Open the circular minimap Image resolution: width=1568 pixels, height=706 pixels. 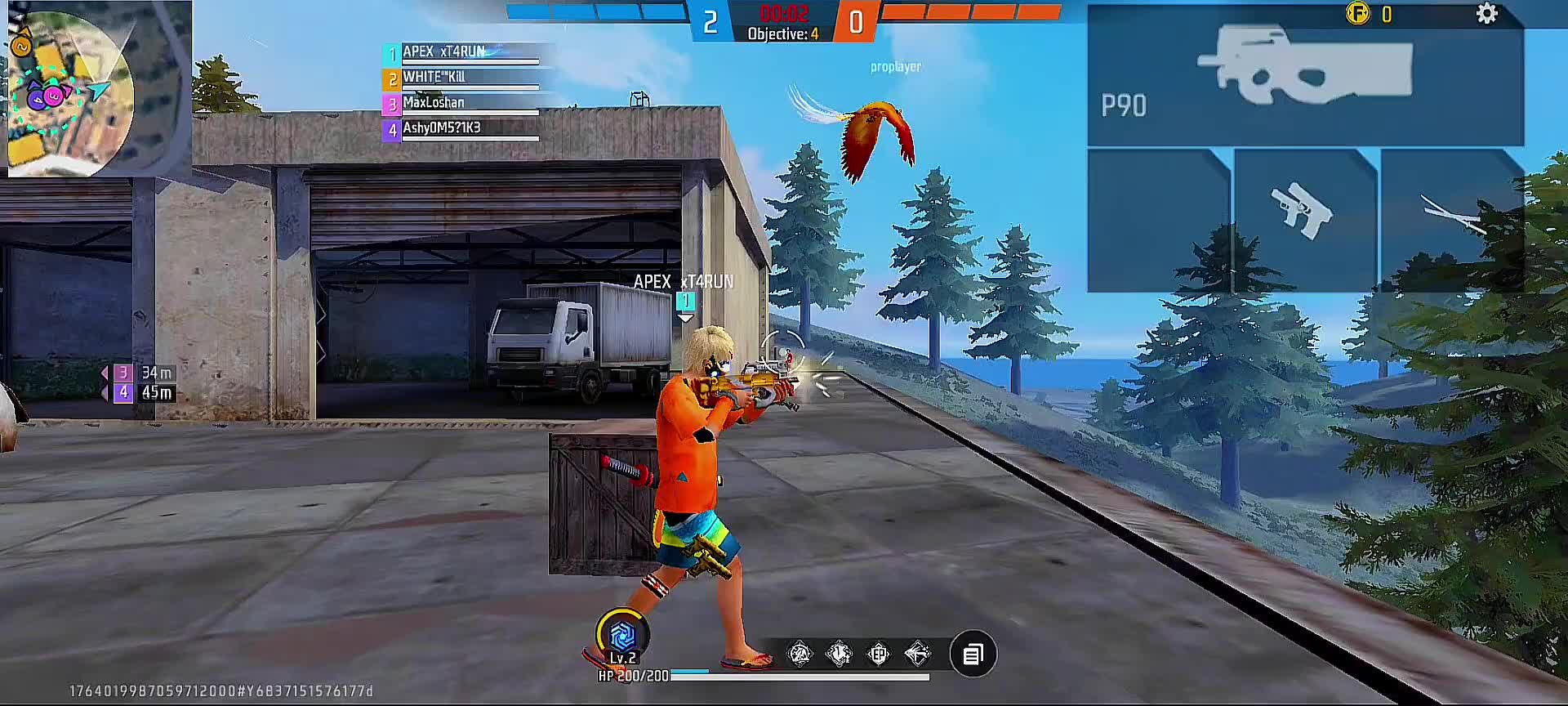[71, 92]
